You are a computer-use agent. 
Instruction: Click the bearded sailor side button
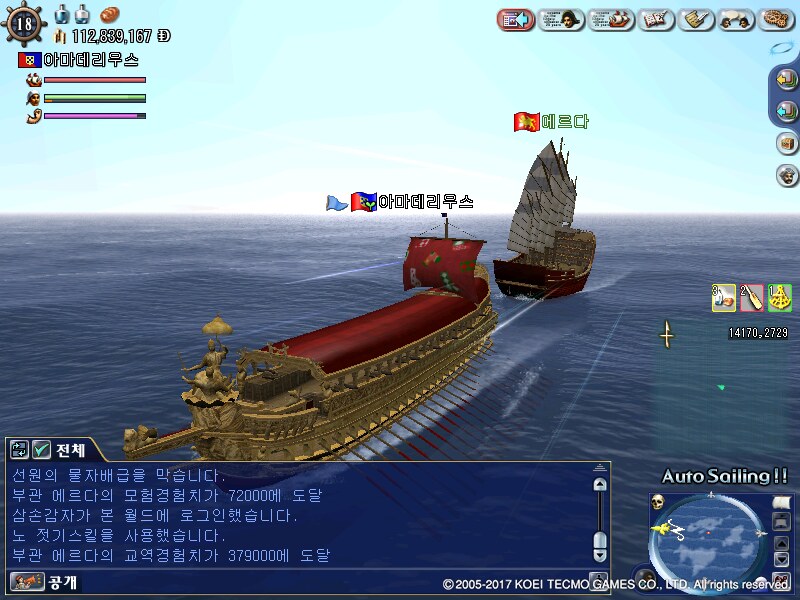pos(786,175)
